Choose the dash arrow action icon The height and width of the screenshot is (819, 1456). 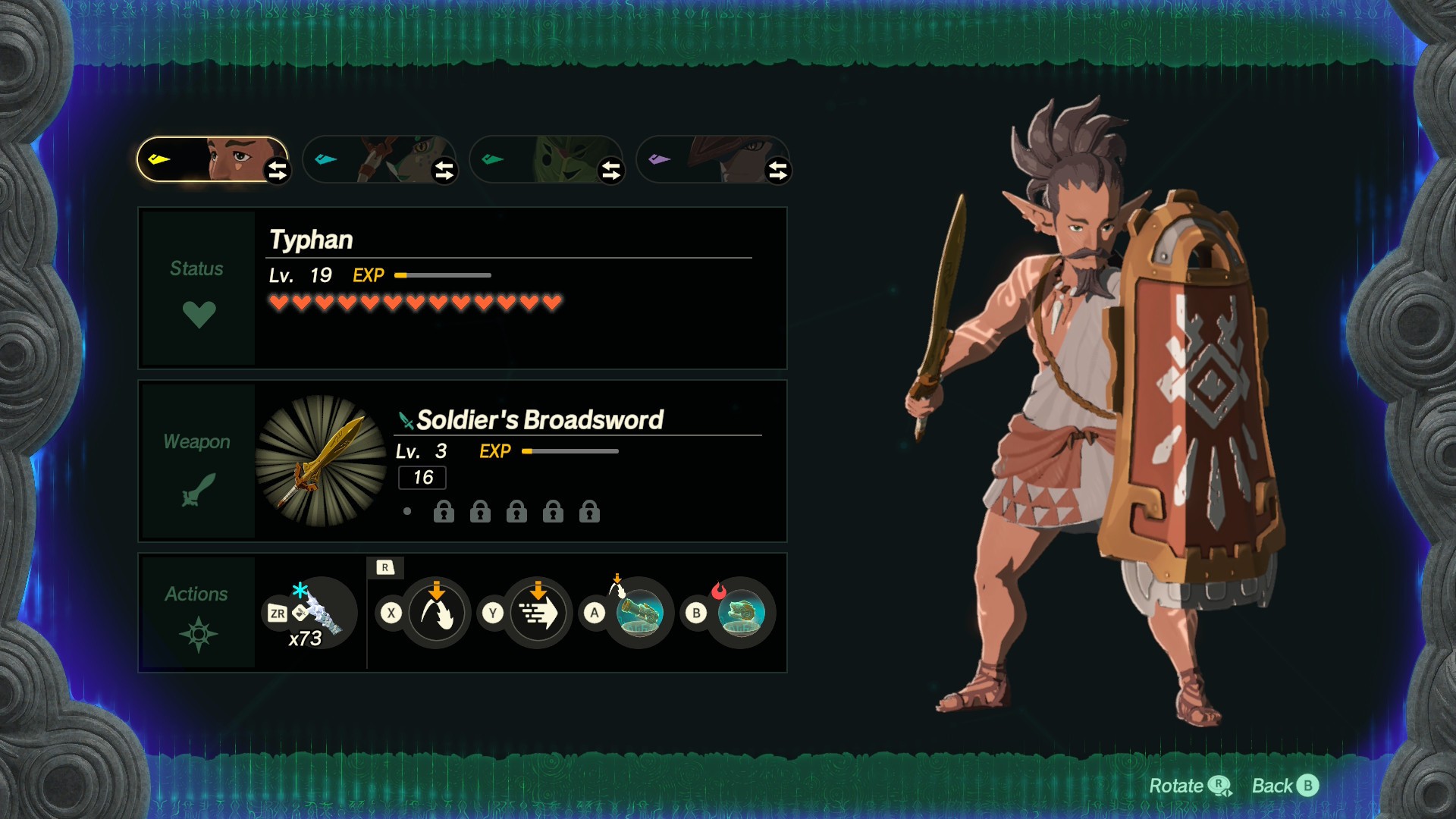click(538, 613)
